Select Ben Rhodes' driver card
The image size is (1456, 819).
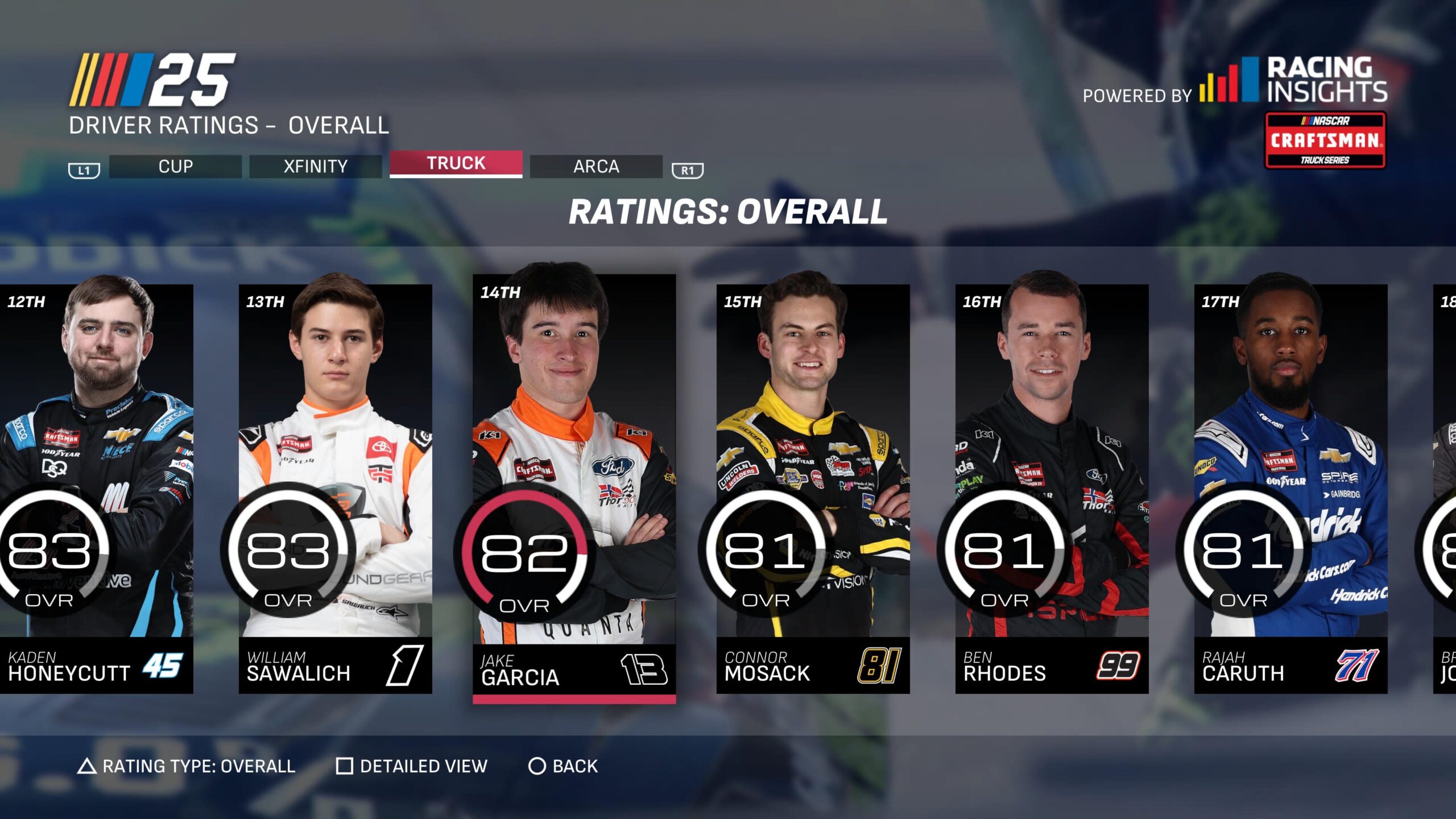1052,489
